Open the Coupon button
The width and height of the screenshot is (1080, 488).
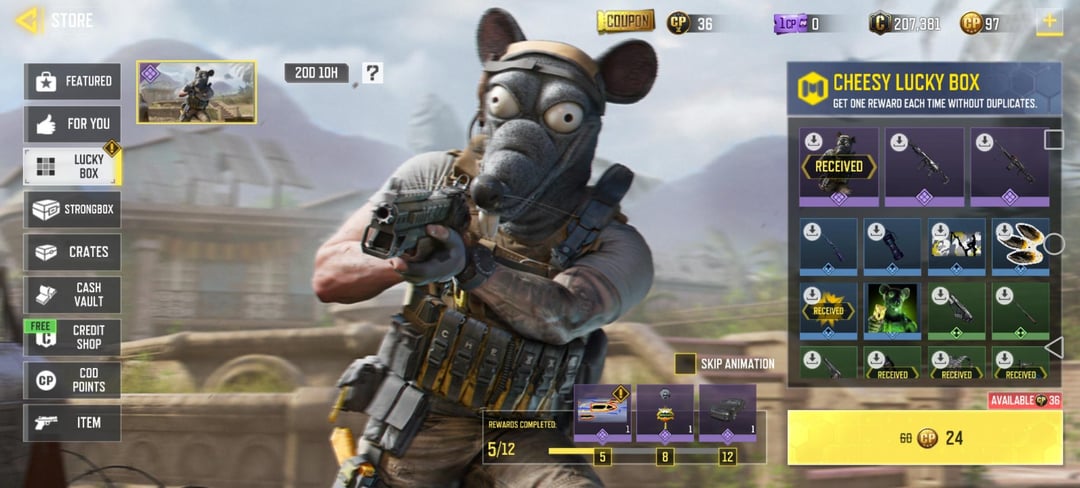coord(625,21)
